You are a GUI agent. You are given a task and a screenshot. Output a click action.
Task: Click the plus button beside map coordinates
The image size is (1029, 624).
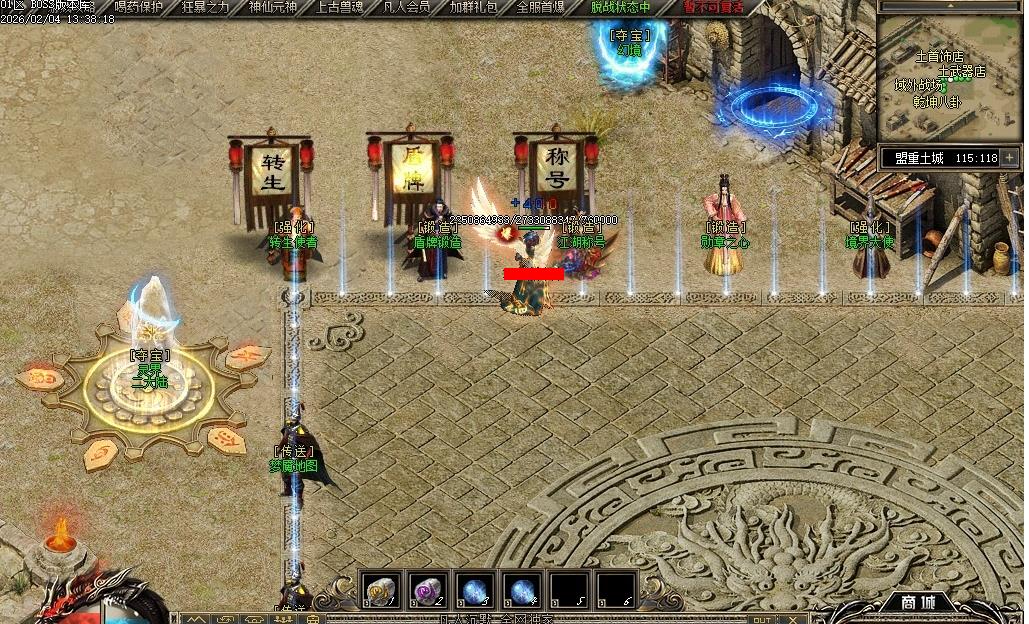(1010, 157)
